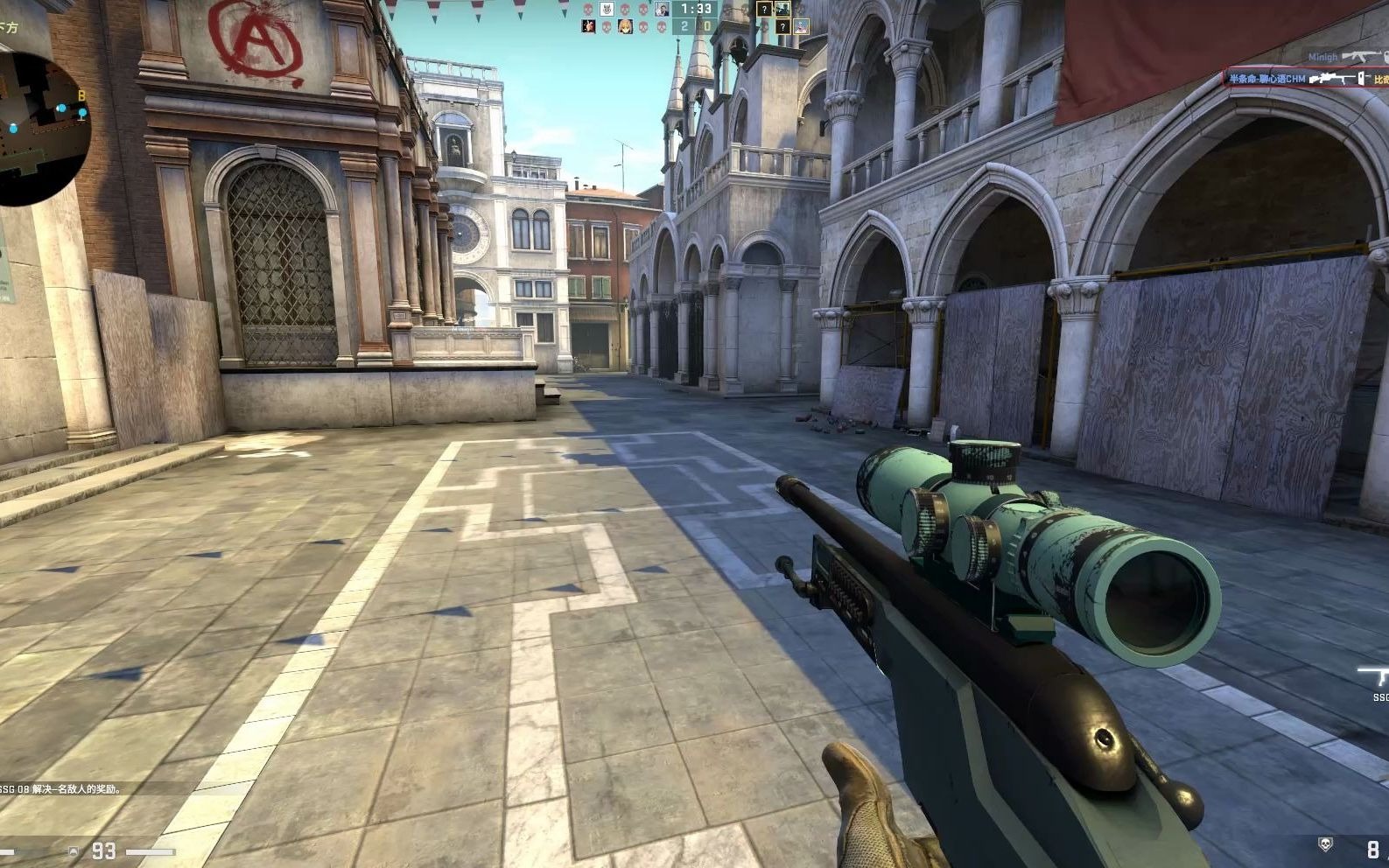Click the eagle-crest player avatar on the left team
Viewport: 1389px width, 868px height.
(607, 9)
